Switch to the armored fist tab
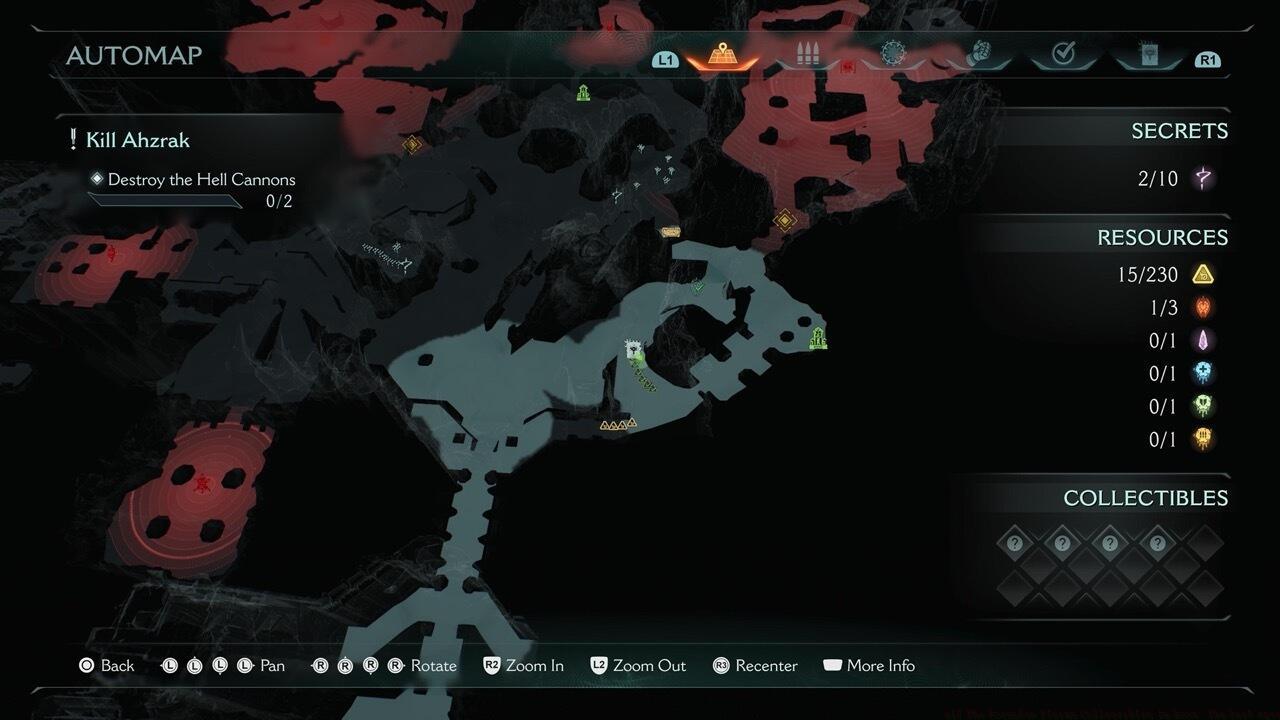Viewport: 1280px width, 720px height. click(979, 55)
